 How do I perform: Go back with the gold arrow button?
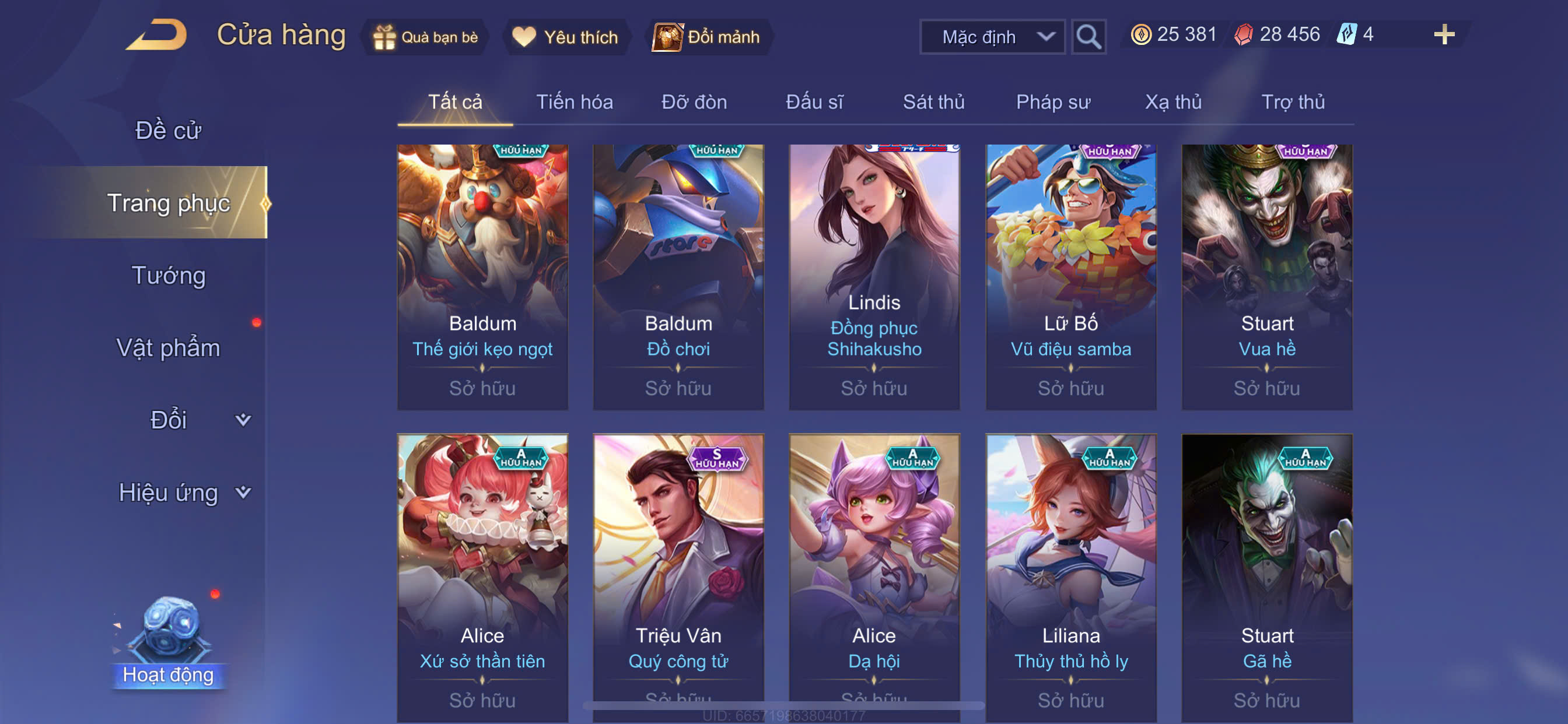click(156, 34)
